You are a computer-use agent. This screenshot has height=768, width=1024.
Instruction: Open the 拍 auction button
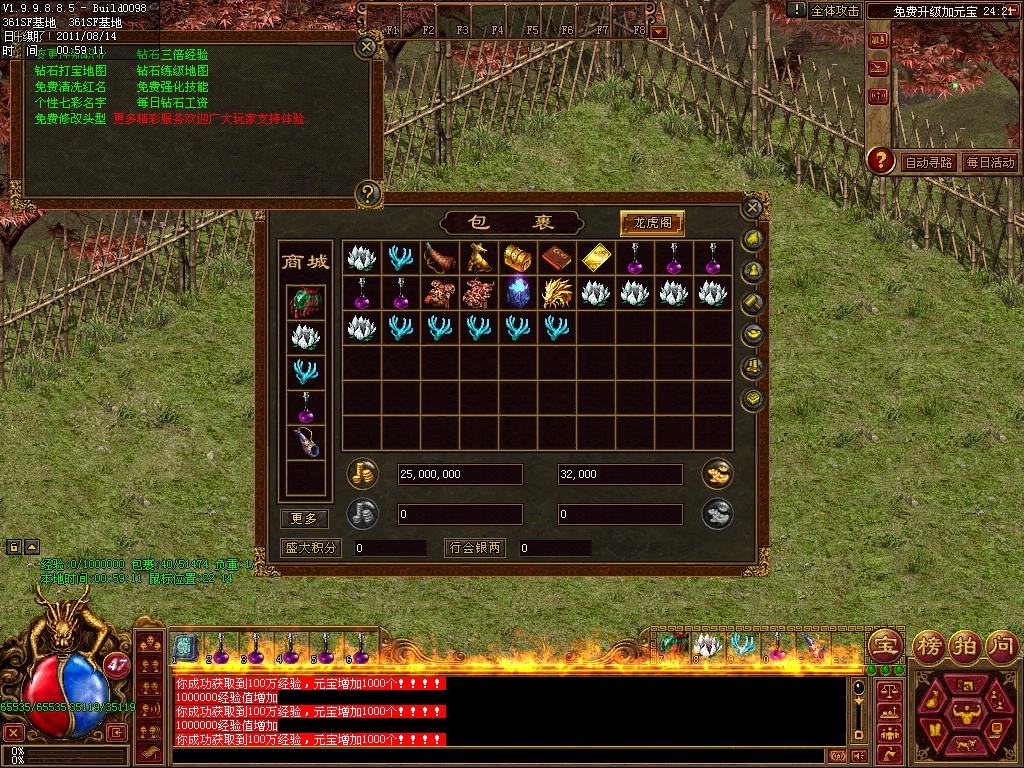tap(965, 644)
